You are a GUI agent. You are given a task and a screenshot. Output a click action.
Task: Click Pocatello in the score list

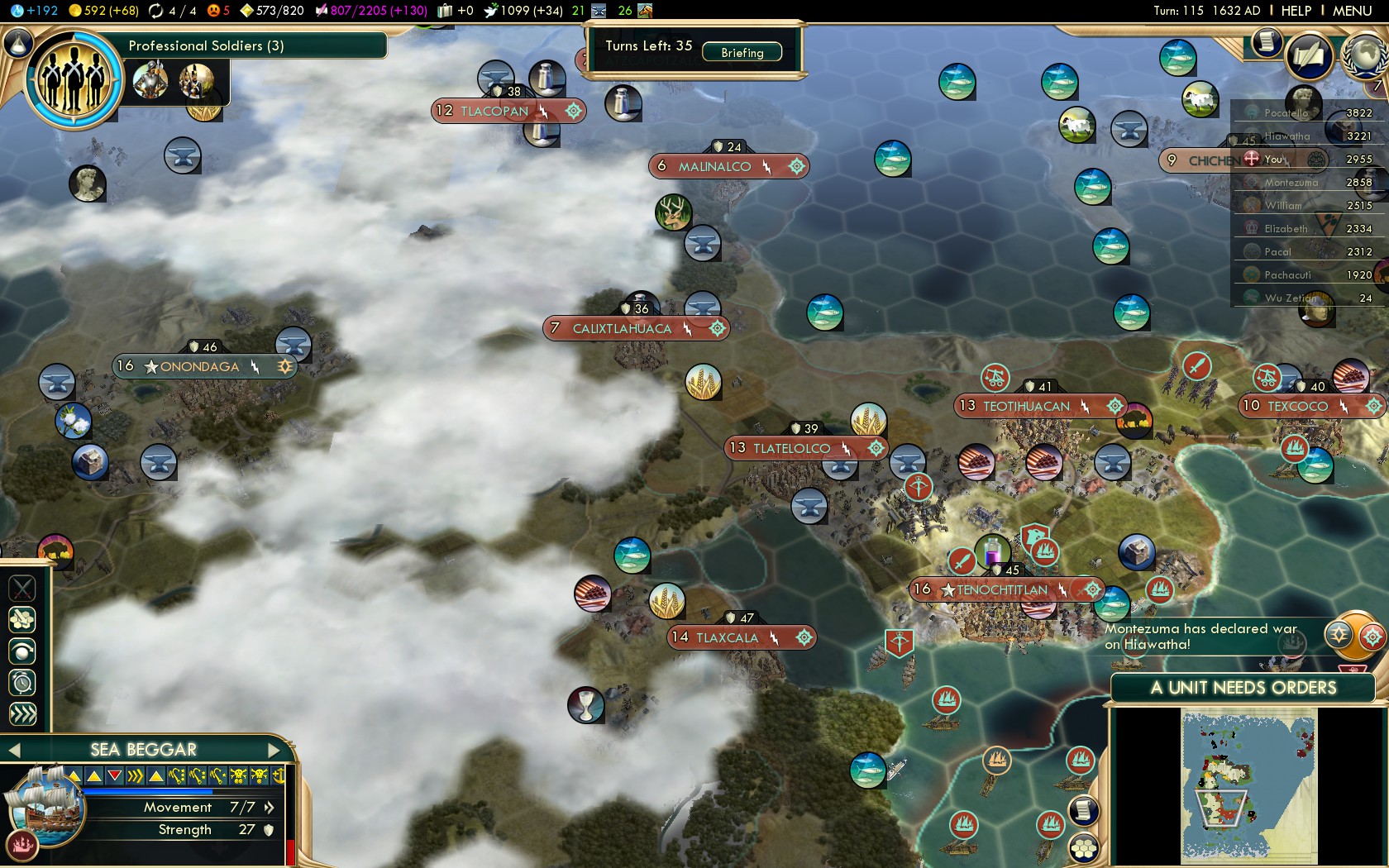pyautogui.click(x=1286, y=113)
